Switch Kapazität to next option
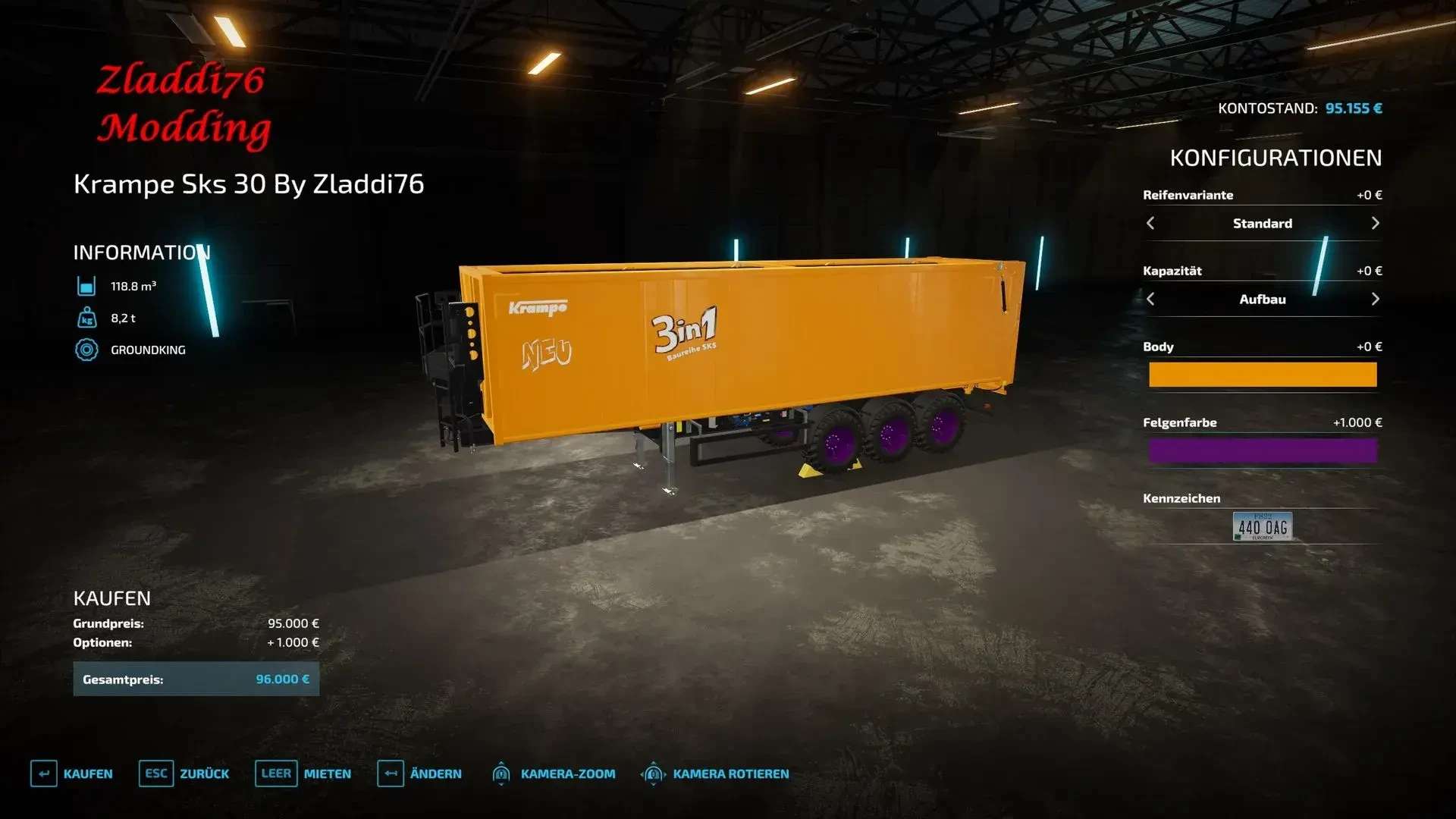This screenshot has width=1456, height=819. pos(1375,299)
